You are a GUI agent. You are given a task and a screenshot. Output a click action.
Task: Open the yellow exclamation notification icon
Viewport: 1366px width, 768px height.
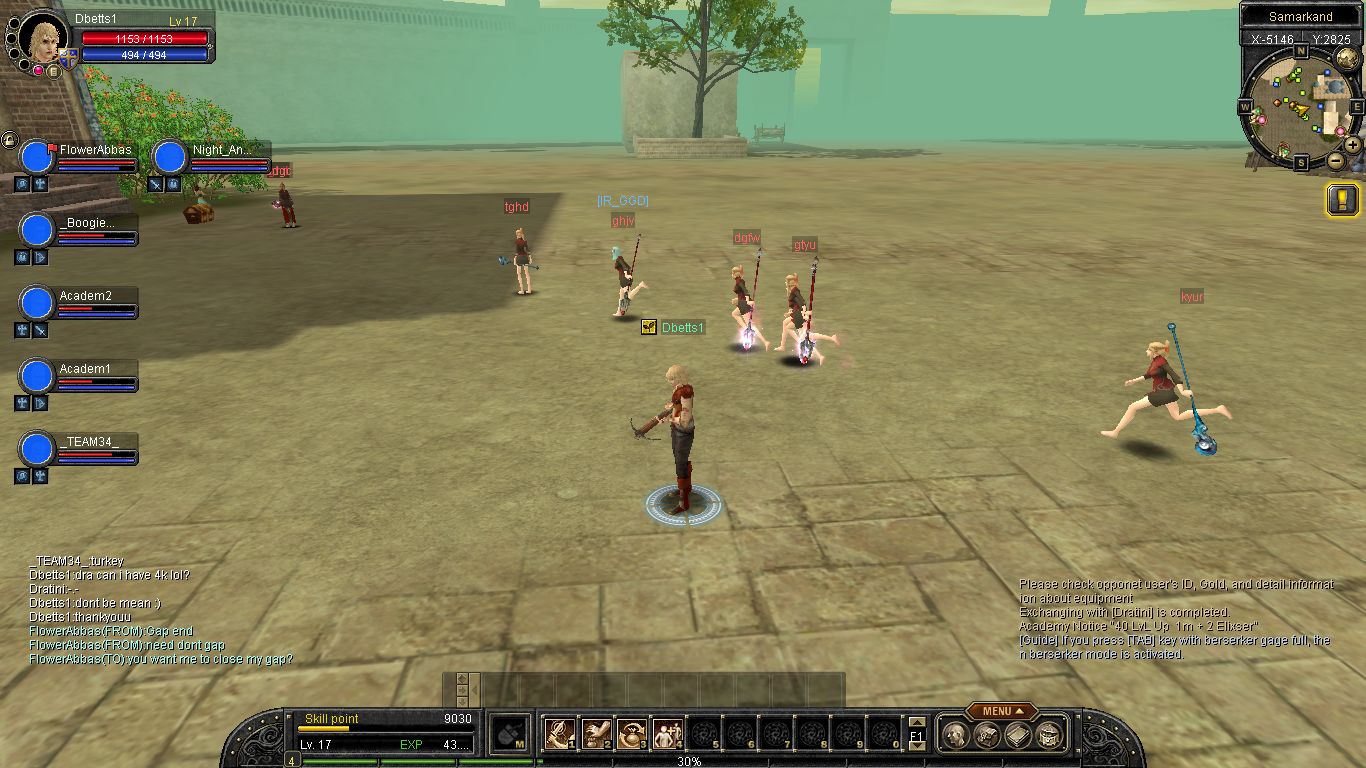coord(1342,199)
